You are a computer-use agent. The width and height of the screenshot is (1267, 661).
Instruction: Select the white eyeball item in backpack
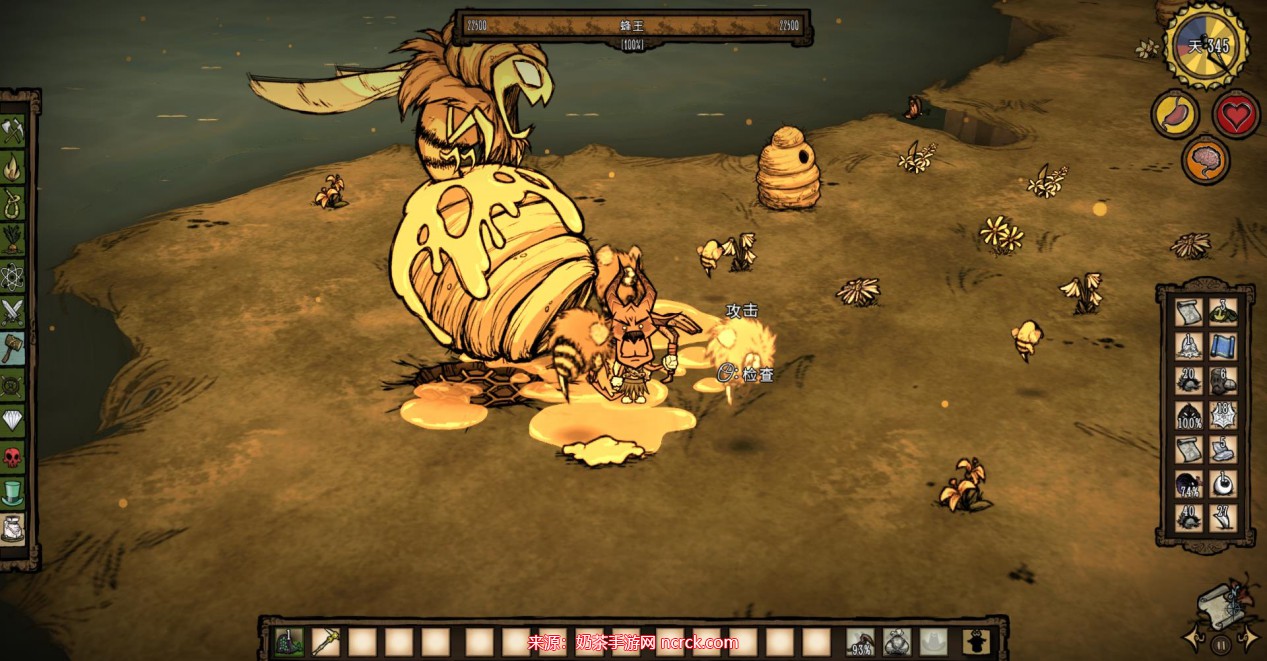click(x=1223, y=485)
